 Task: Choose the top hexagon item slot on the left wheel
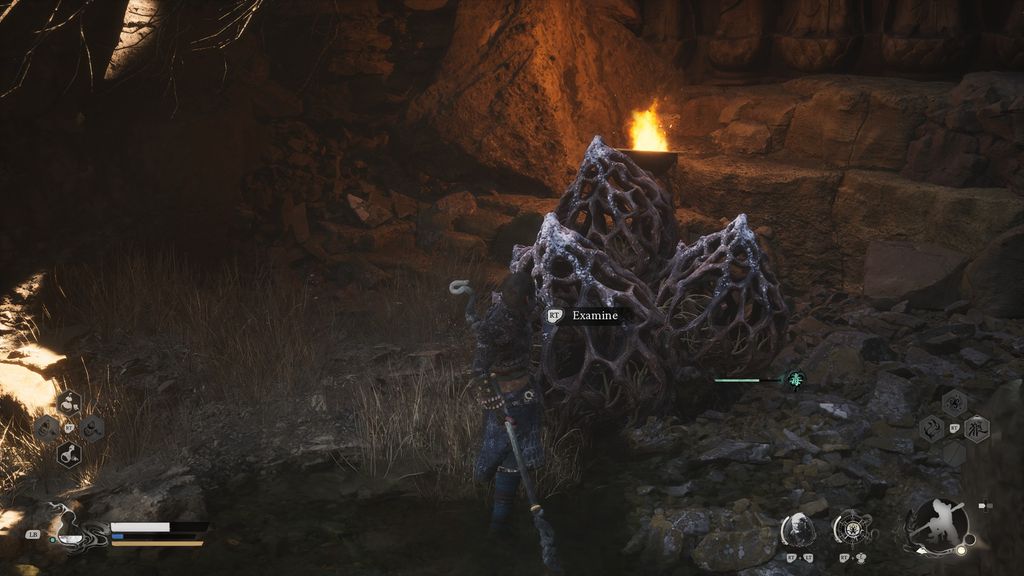pos(69,403)
